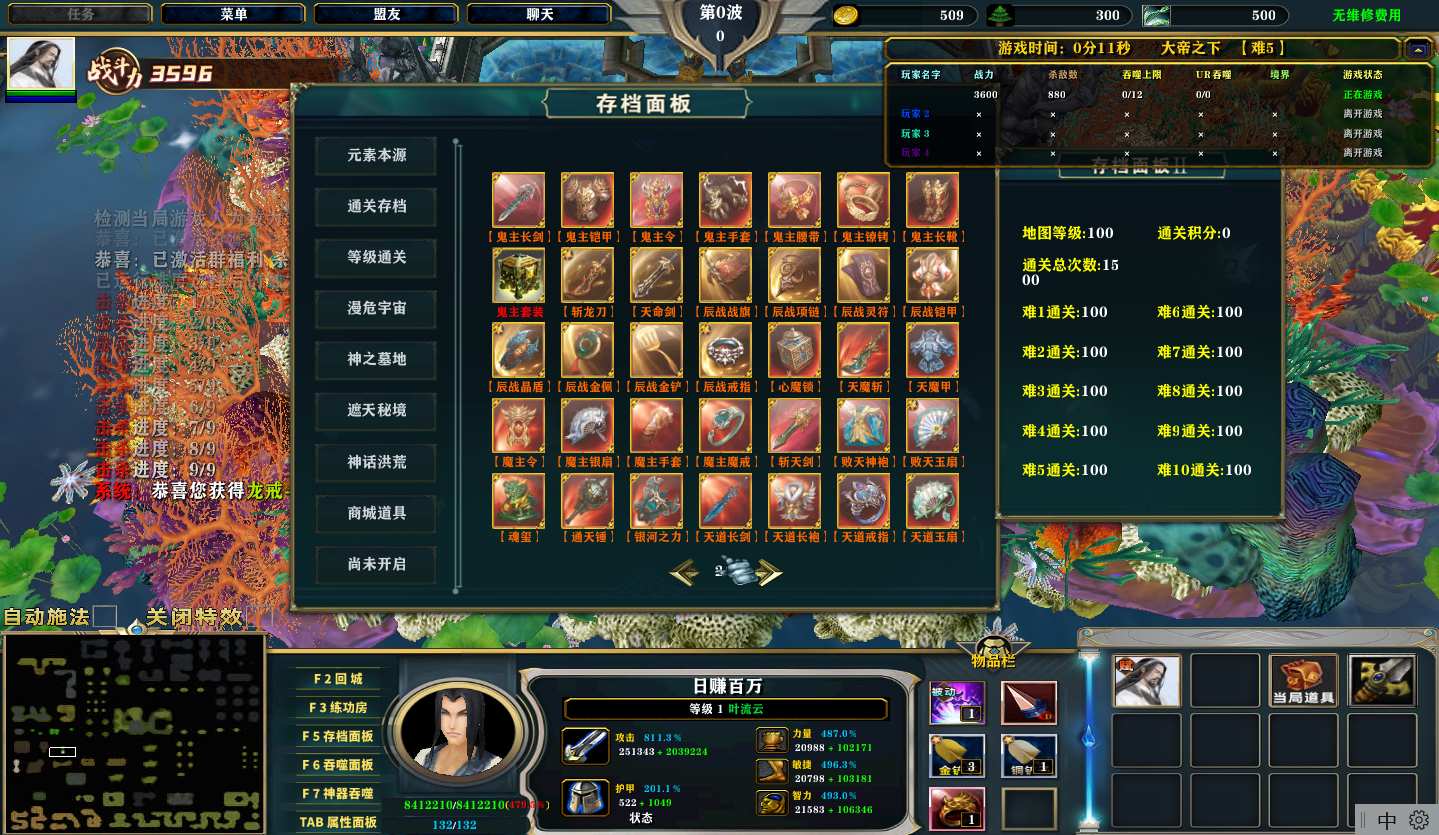1439x835 pixels.
Task: Switch to the 元素本源 category
Action: (376, 156)
